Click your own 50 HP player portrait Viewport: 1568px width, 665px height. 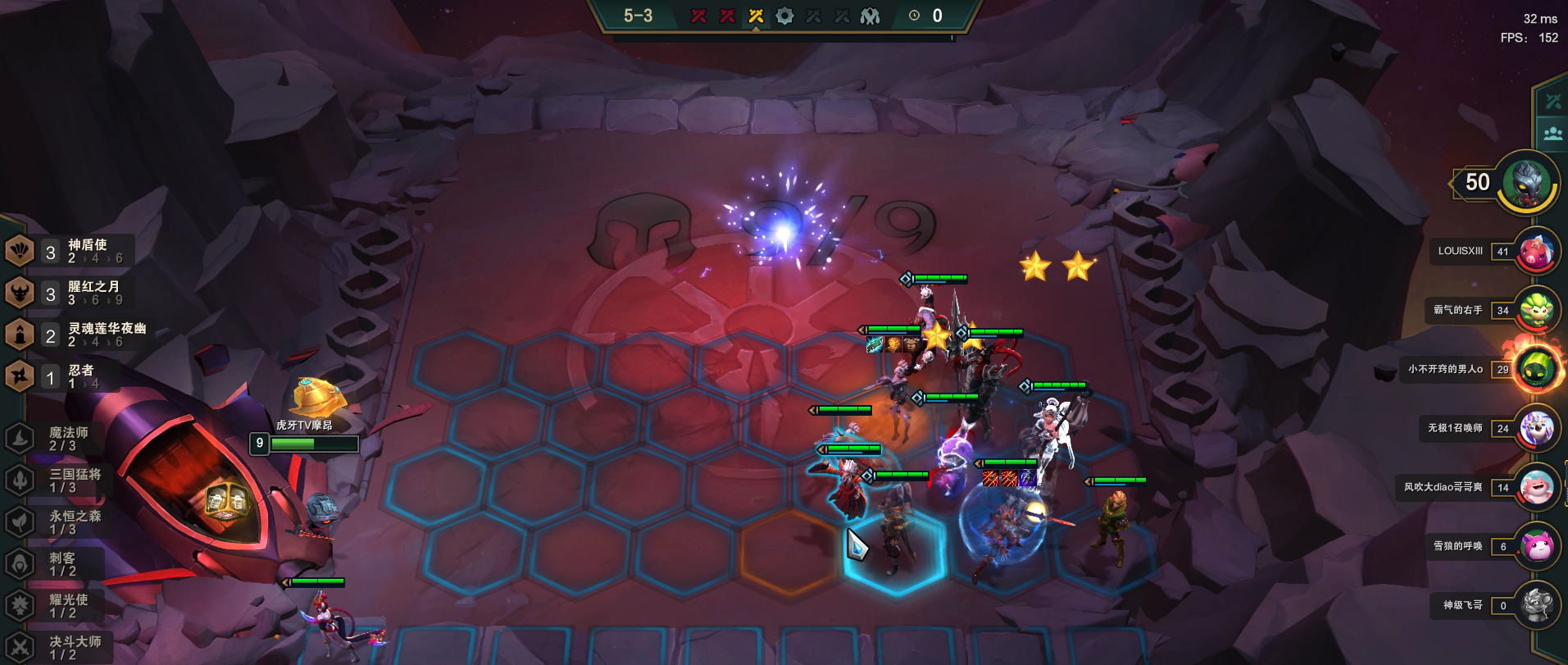click(1526, 182)
